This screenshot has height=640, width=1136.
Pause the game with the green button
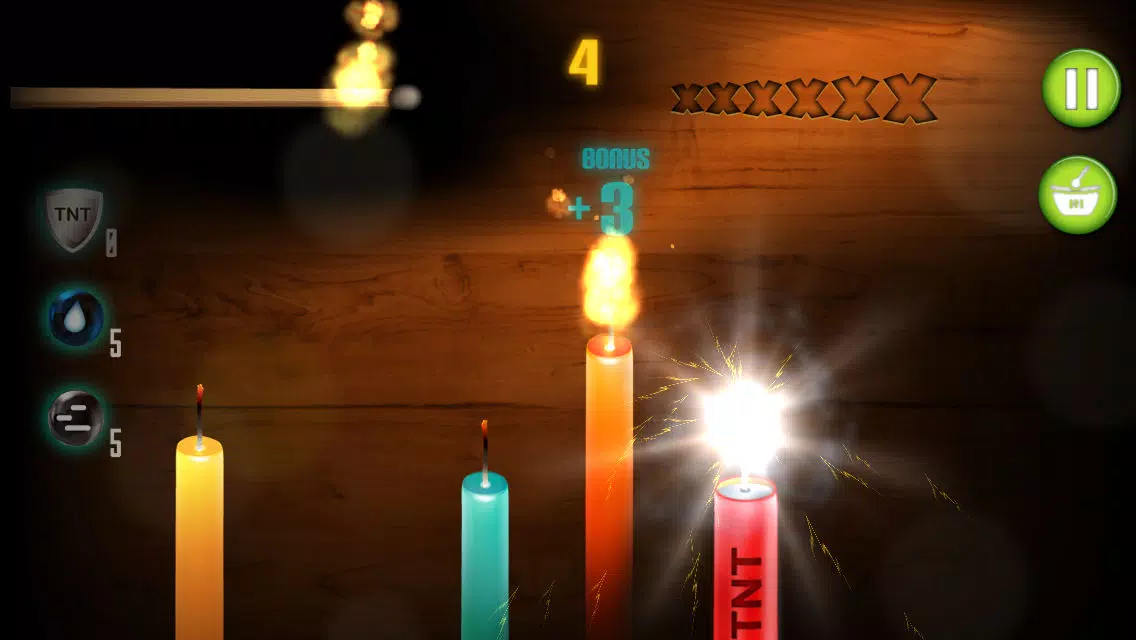(x=1081, y=88)
